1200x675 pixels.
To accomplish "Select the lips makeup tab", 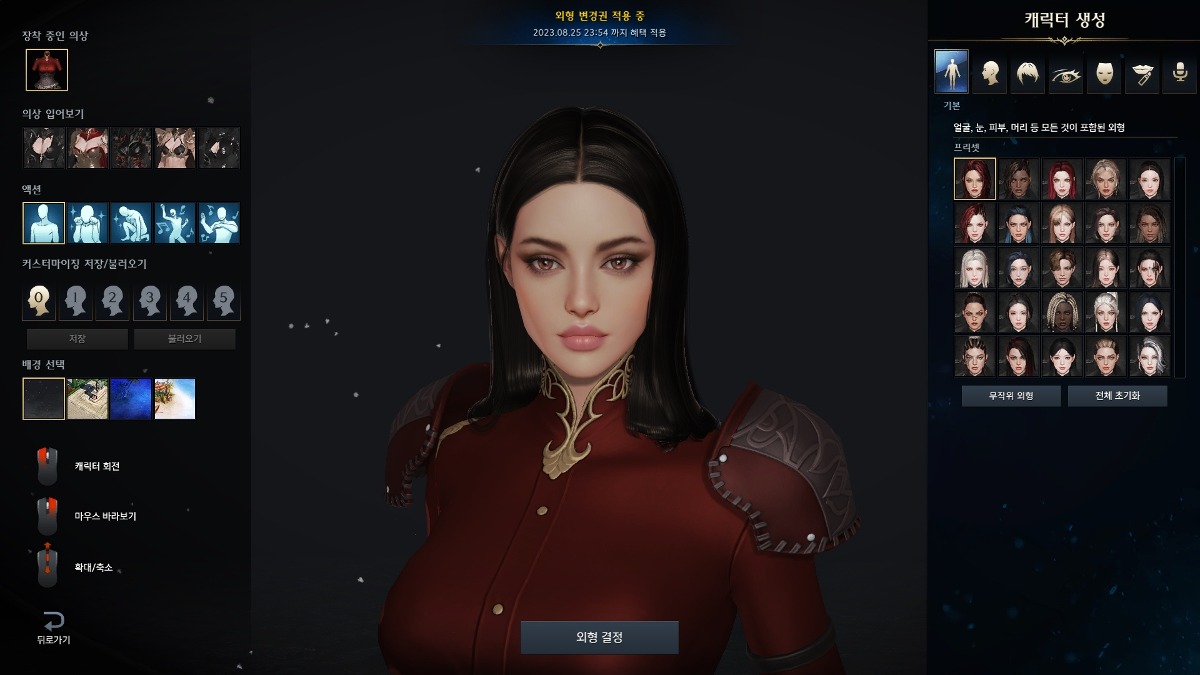I will [x=1141, y=73].
